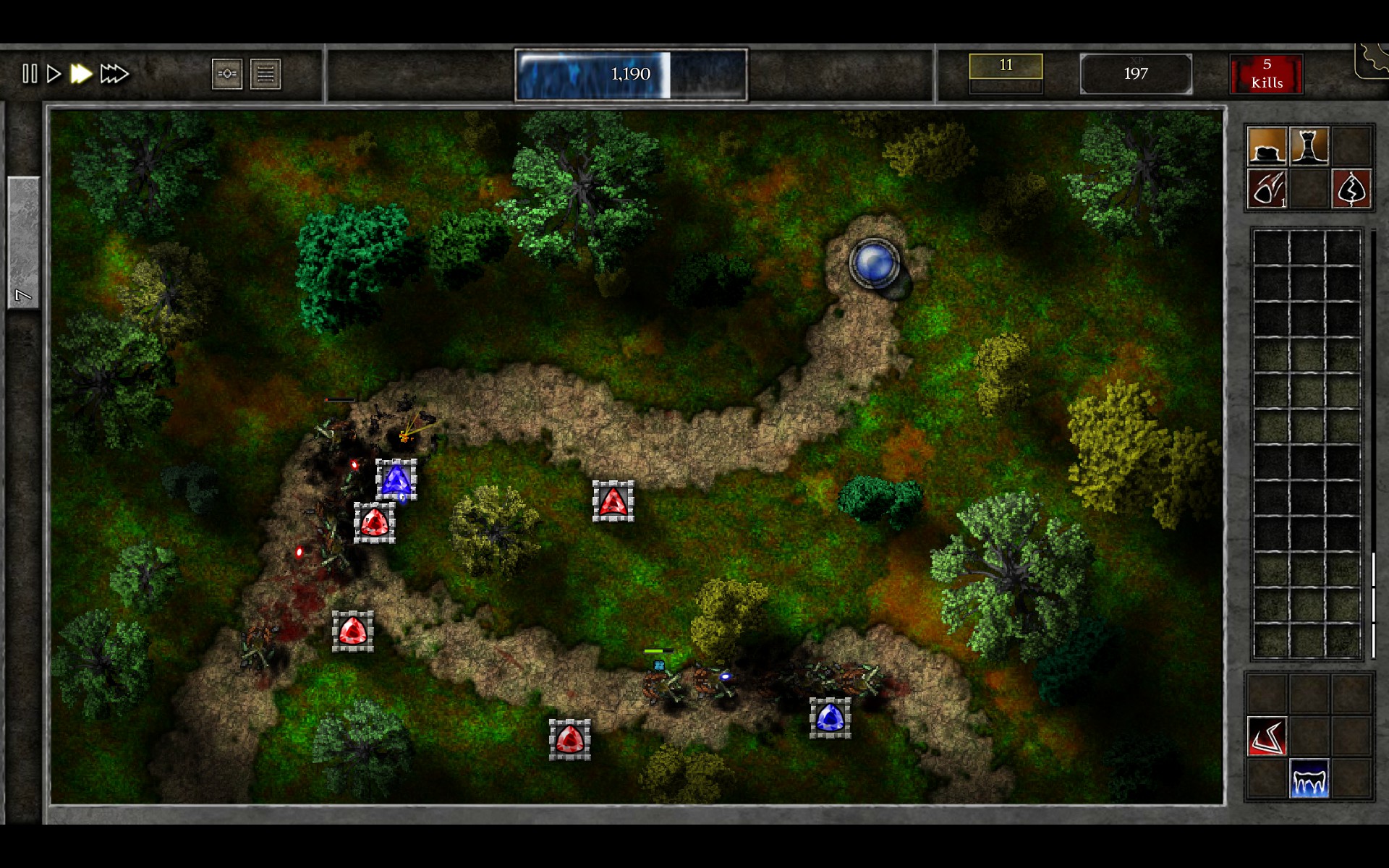Viewport: 1389px width, 868px height.
Task: Select the wave counter showing 11
Action: coord(1006,67)
